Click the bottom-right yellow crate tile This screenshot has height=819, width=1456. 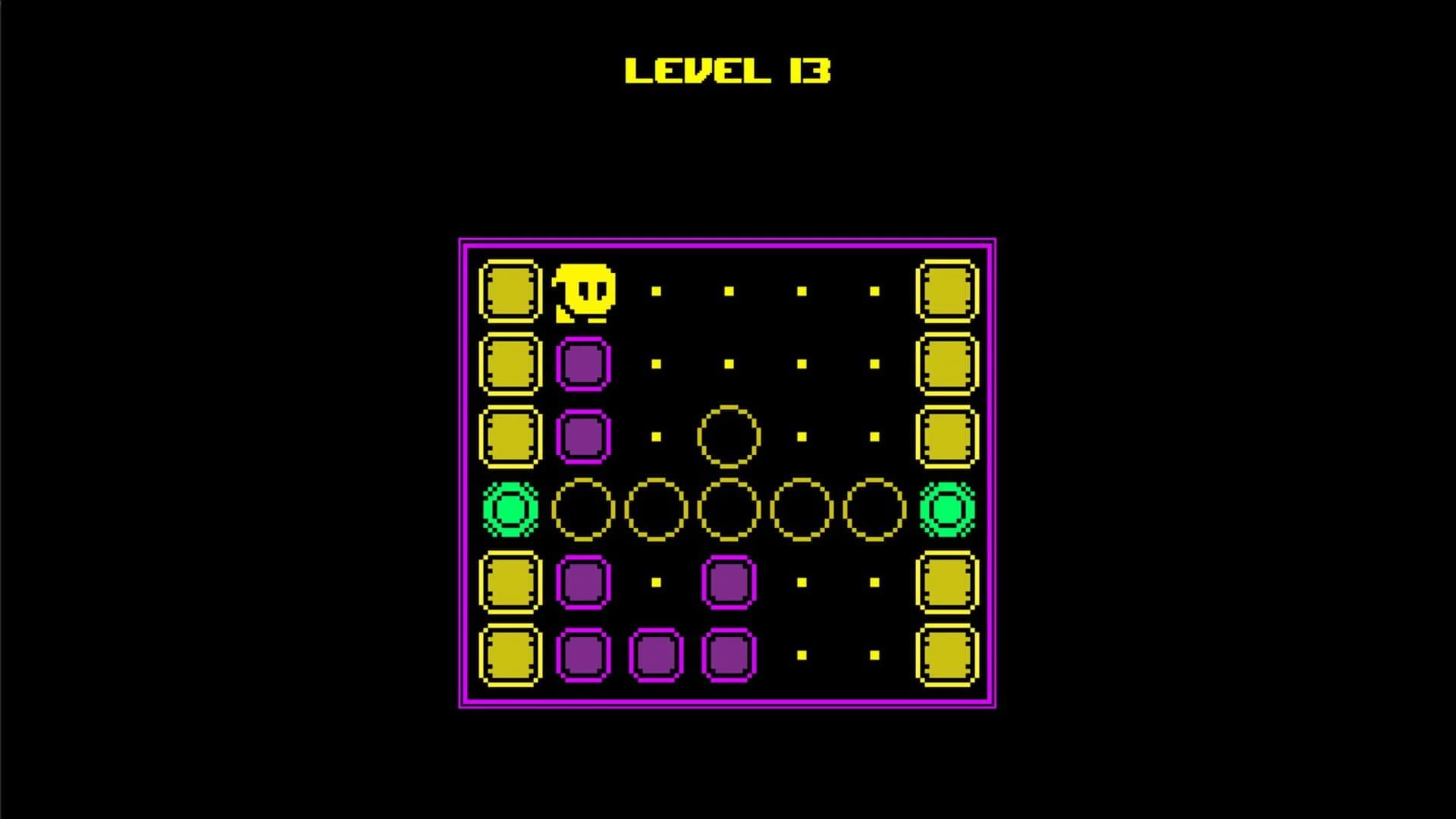[948, 656]
